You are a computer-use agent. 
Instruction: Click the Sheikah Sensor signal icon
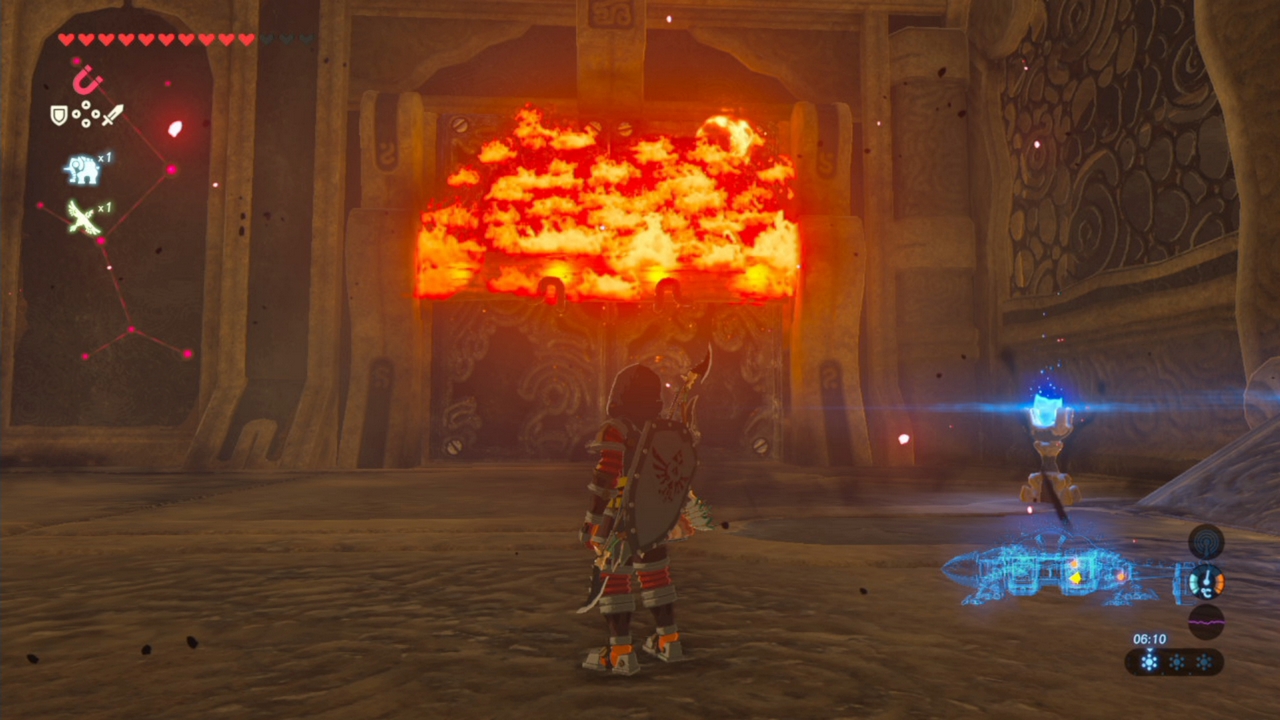[x=1206, y=541]
